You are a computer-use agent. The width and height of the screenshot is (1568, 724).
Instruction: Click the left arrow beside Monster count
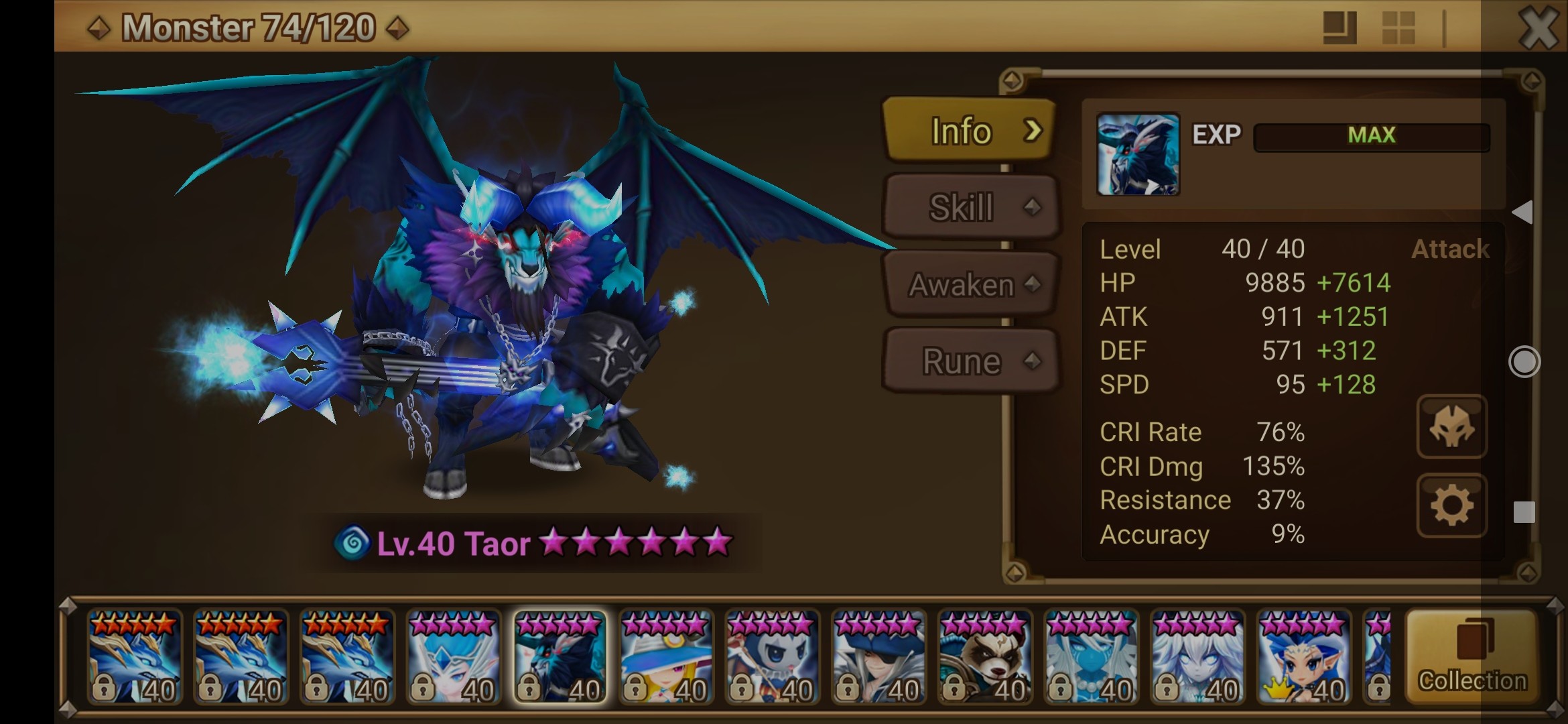[99, 28]
